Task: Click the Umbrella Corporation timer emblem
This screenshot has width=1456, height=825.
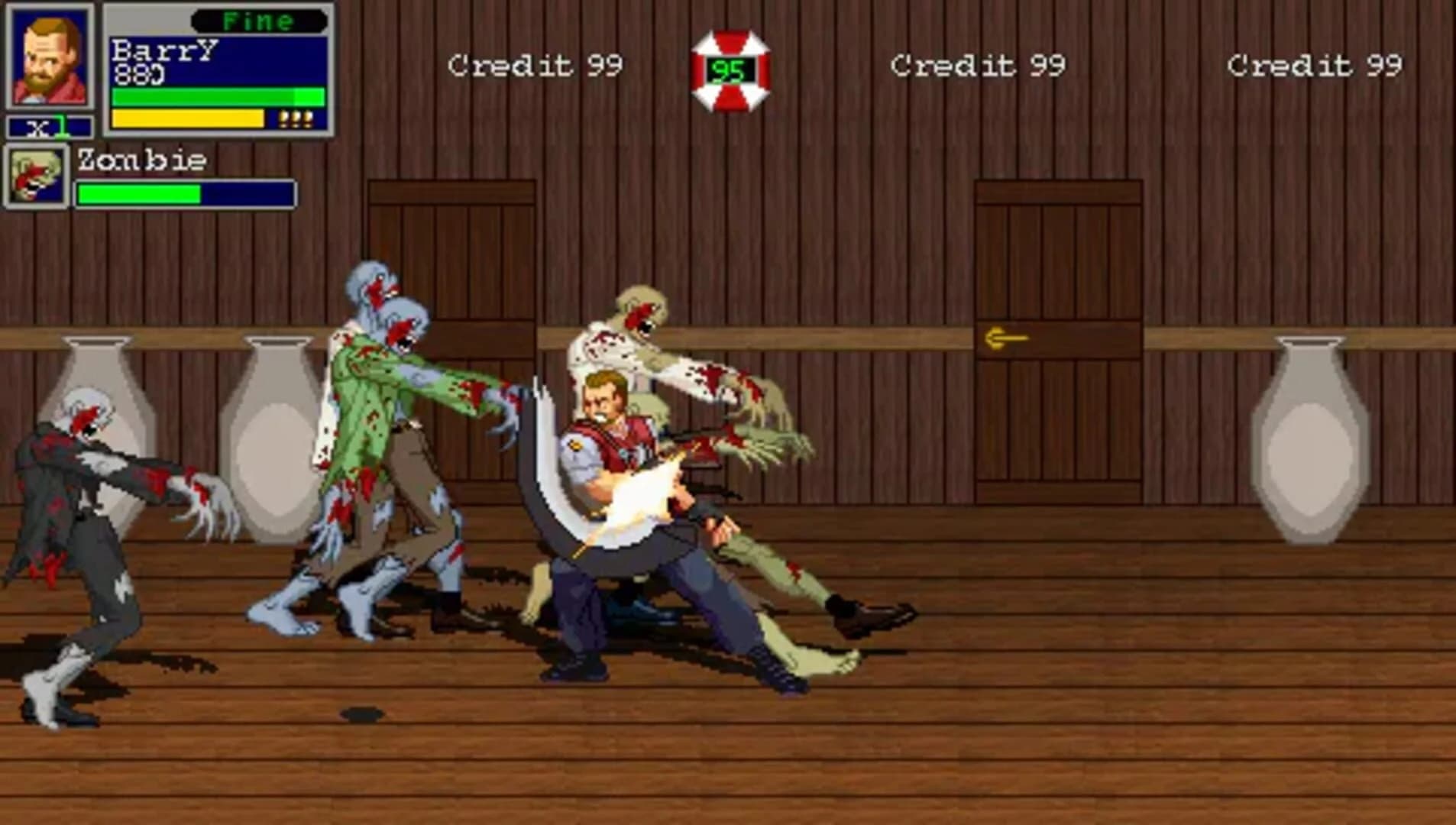Action: point(730,65)
